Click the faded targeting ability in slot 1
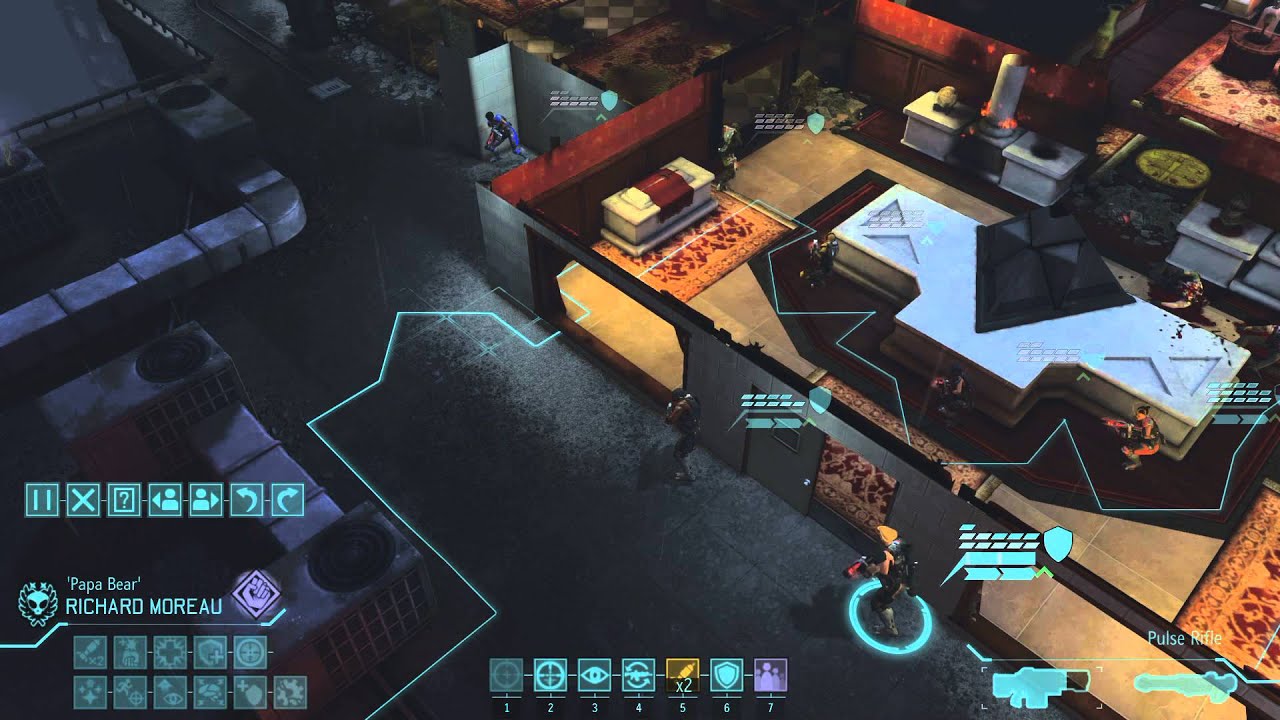This screenshot has height=720, width=1280. (506, 676)
